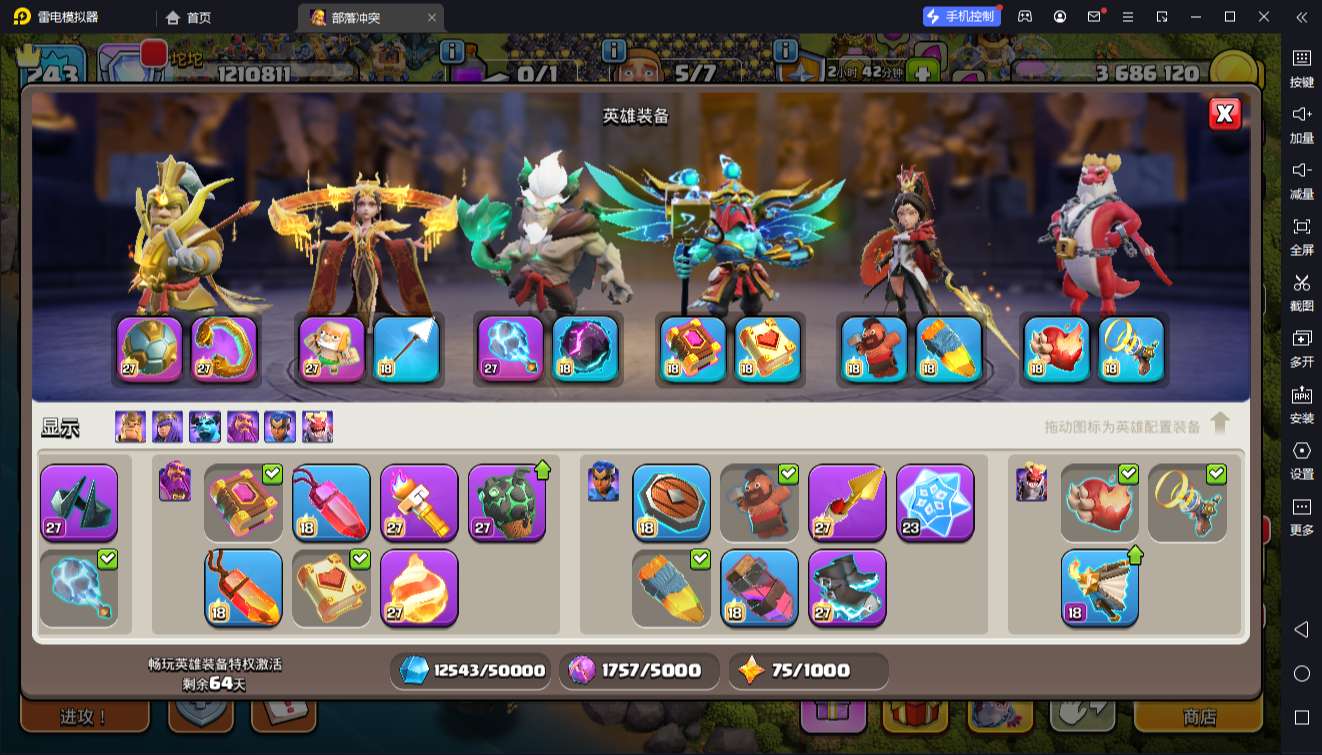Select the equipped hog rider puppet

click(874, 349)
